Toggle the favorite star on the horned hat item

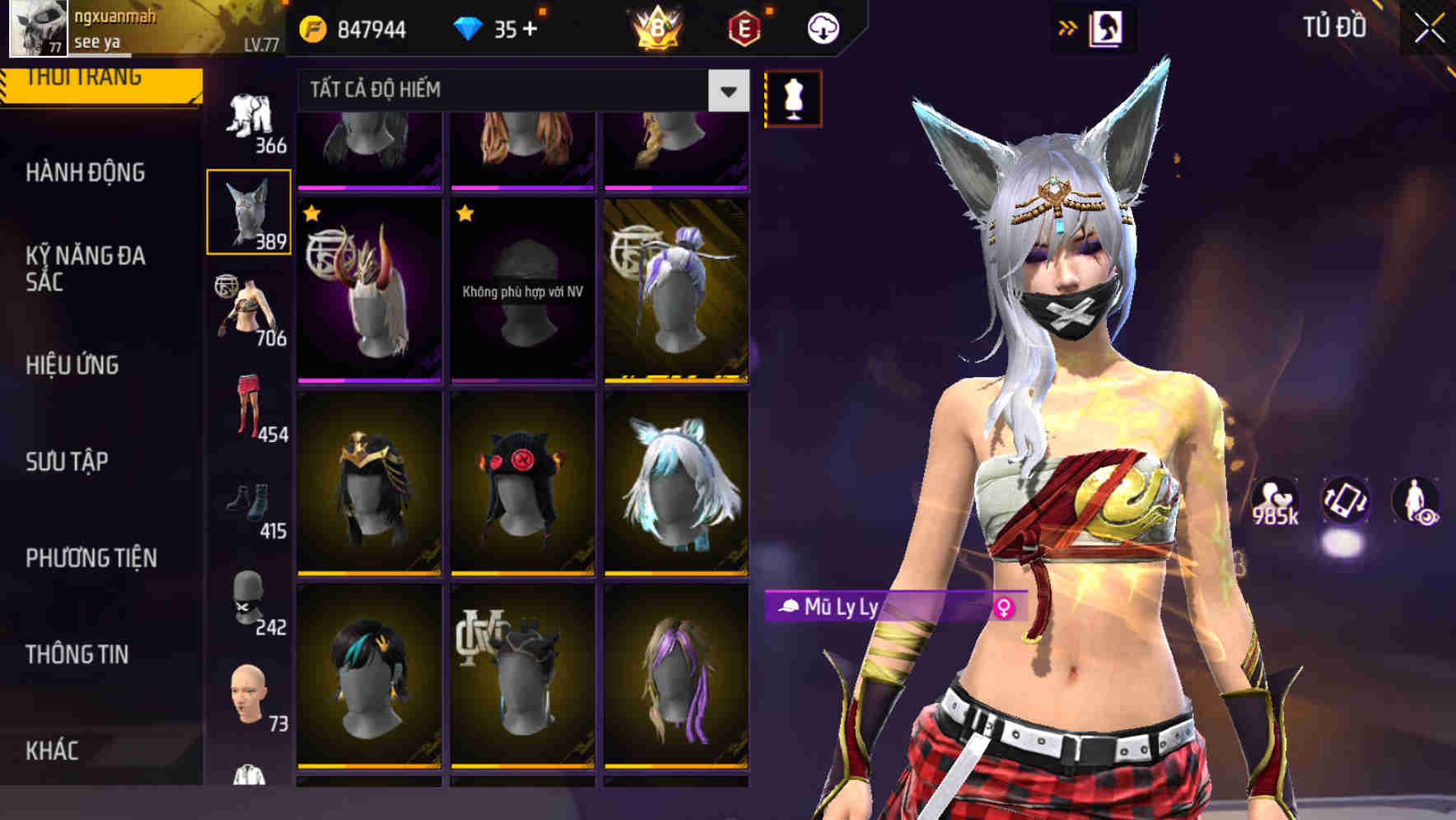point(311,215)
